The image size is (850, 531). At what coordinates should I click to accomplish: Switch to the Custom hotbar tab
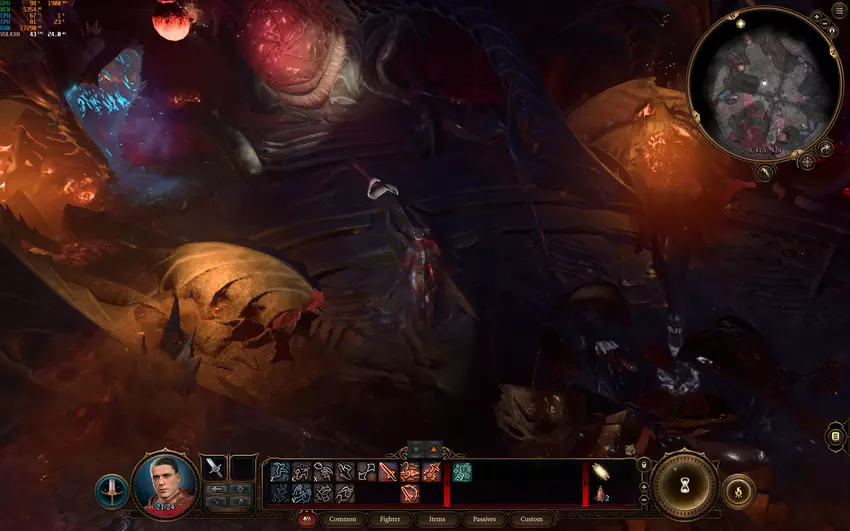coord(532,519)
